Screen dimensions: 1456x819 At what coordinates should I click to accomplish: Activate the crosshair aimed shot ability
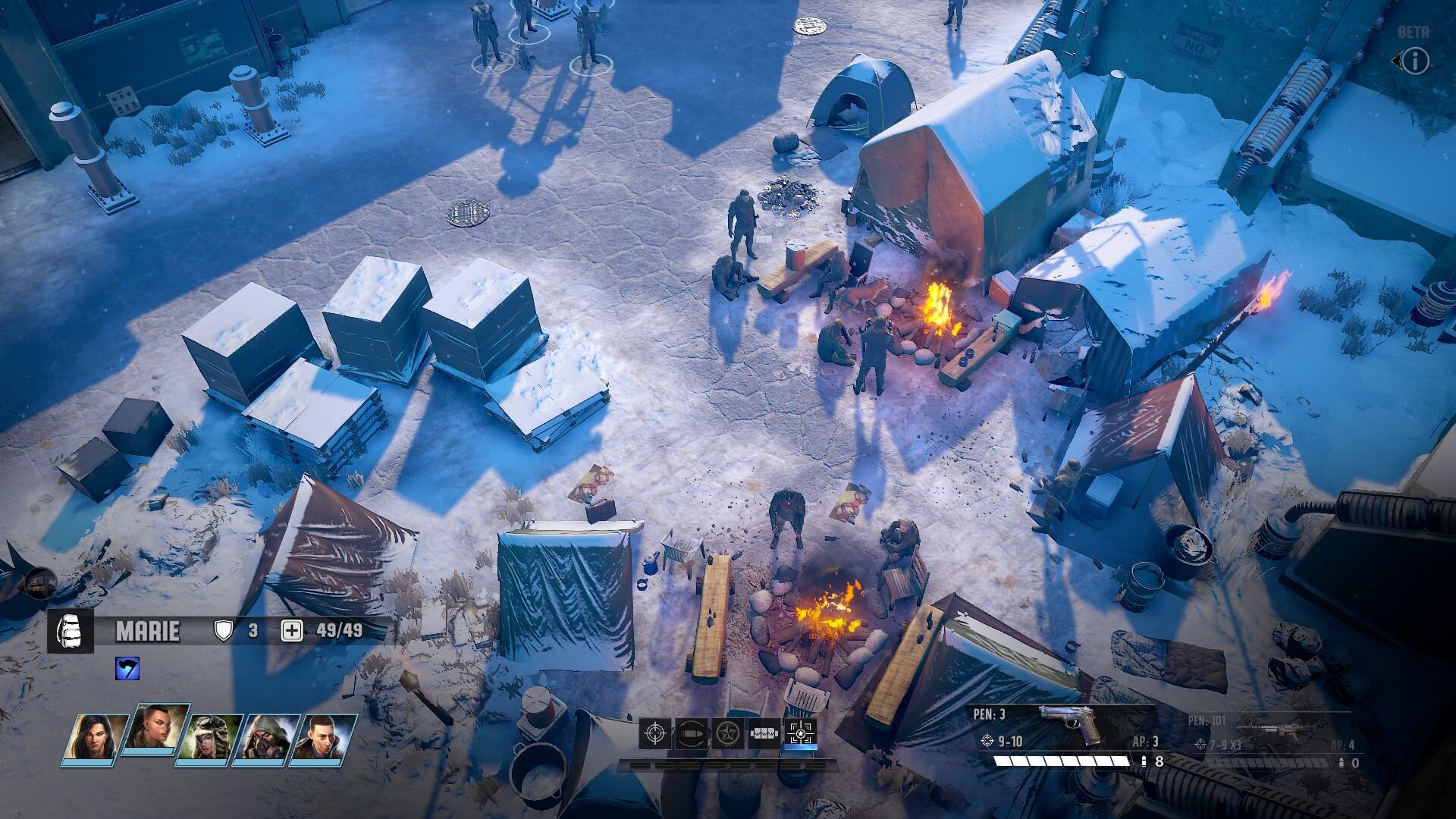pos(656,733)
